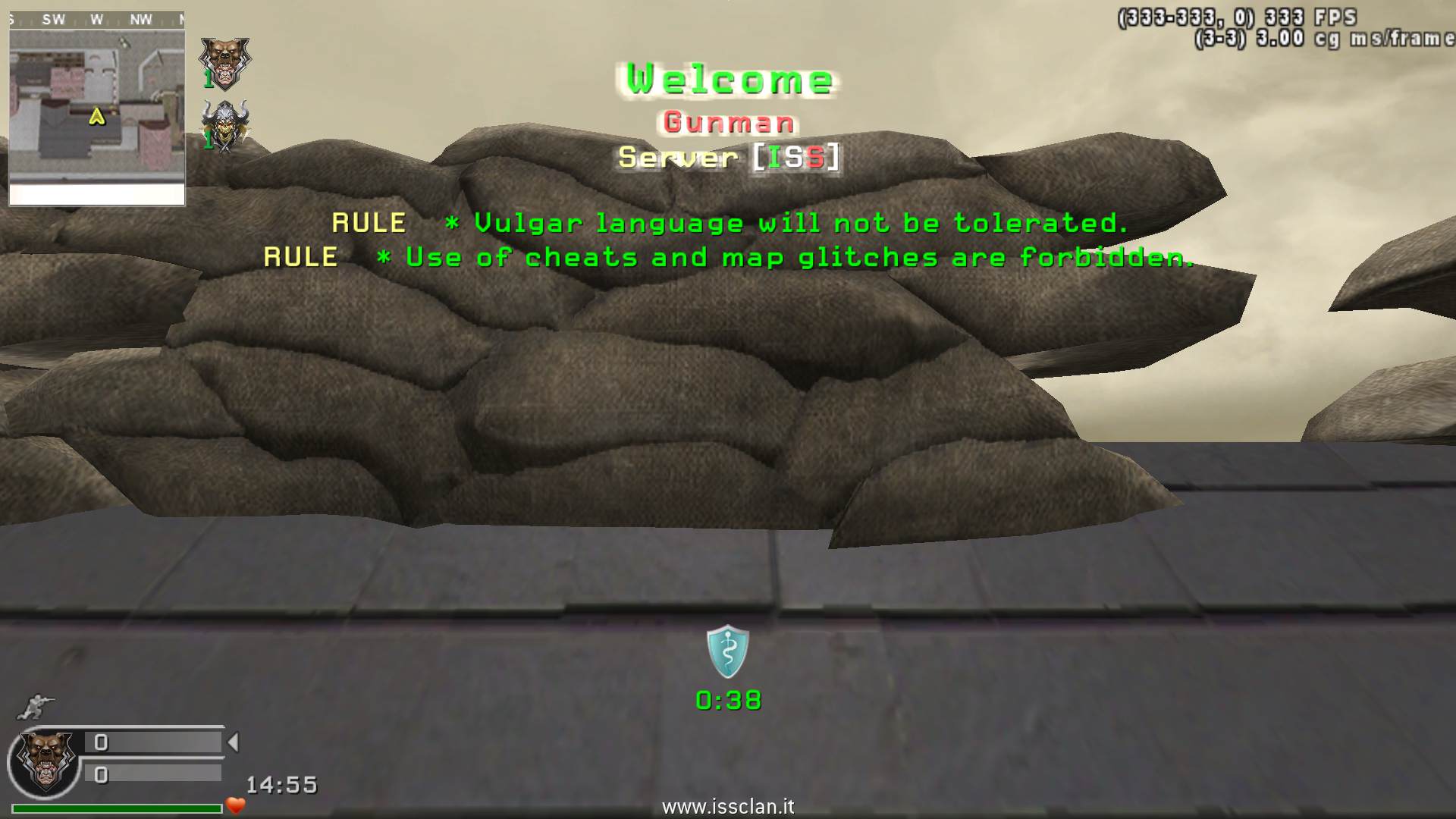Viewport: 1456px width, 819px height.
Task: Open the www.issclan.it link
Action: [728, 807]
